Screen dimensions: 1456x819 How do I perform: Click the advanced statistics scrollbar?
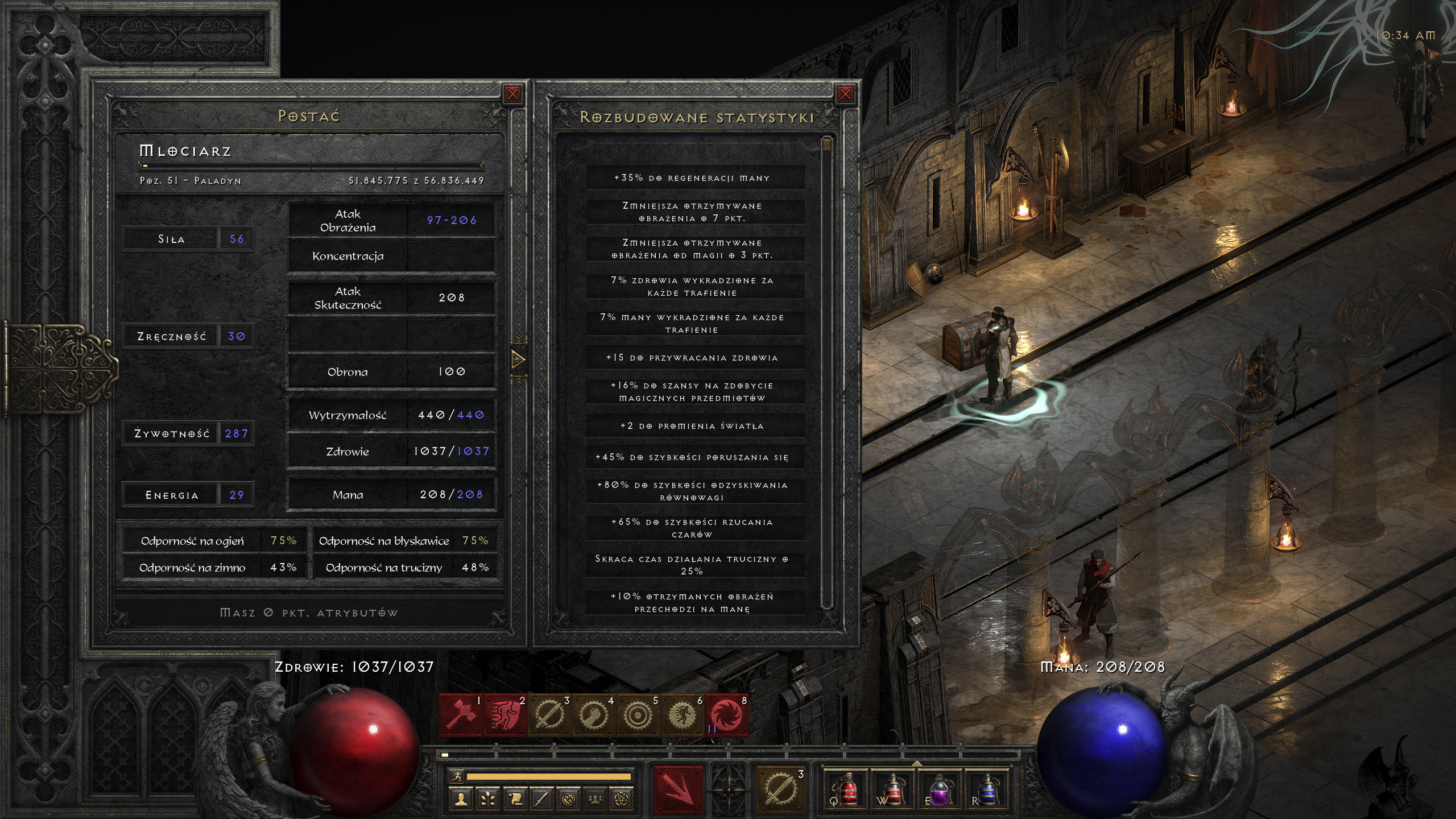(x=827, y=370)
